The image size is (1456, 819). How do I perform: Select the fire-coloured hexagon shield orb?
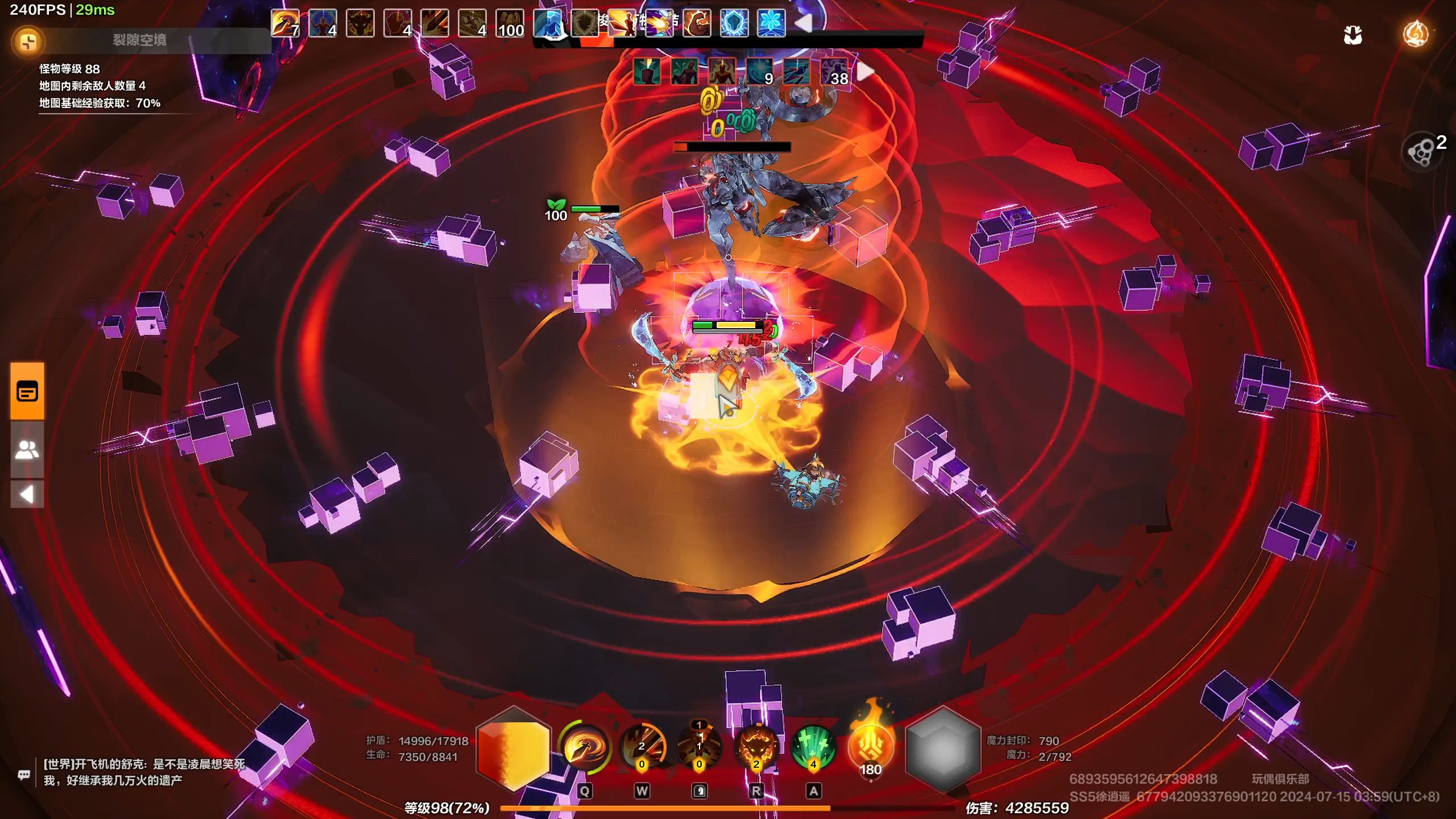click(514, 748)
